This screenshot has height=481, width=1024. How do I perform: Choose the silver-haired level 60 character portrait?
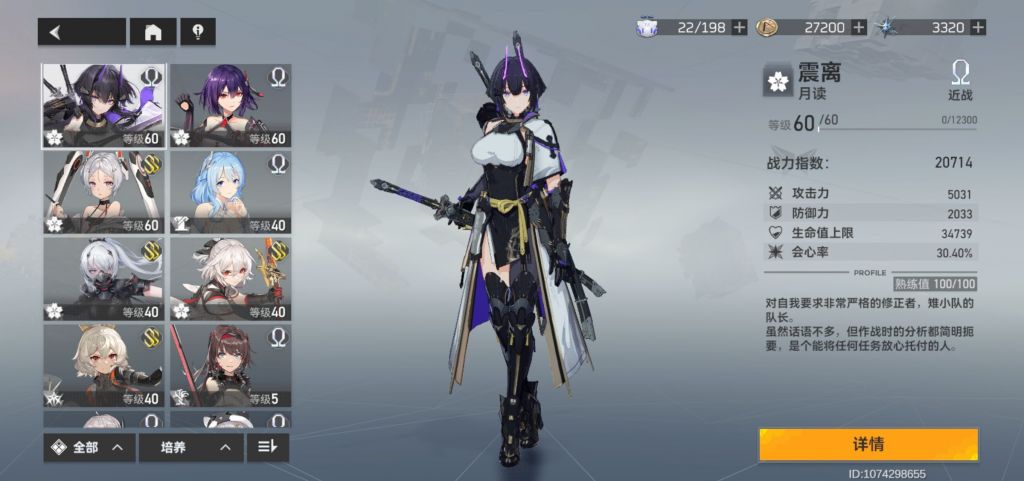[103, 193]
